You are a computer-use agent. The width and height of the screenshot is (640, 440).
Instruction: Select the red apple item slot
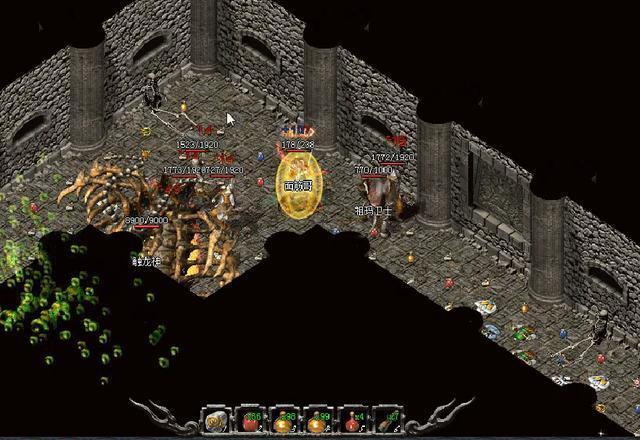tap(249, 421)
